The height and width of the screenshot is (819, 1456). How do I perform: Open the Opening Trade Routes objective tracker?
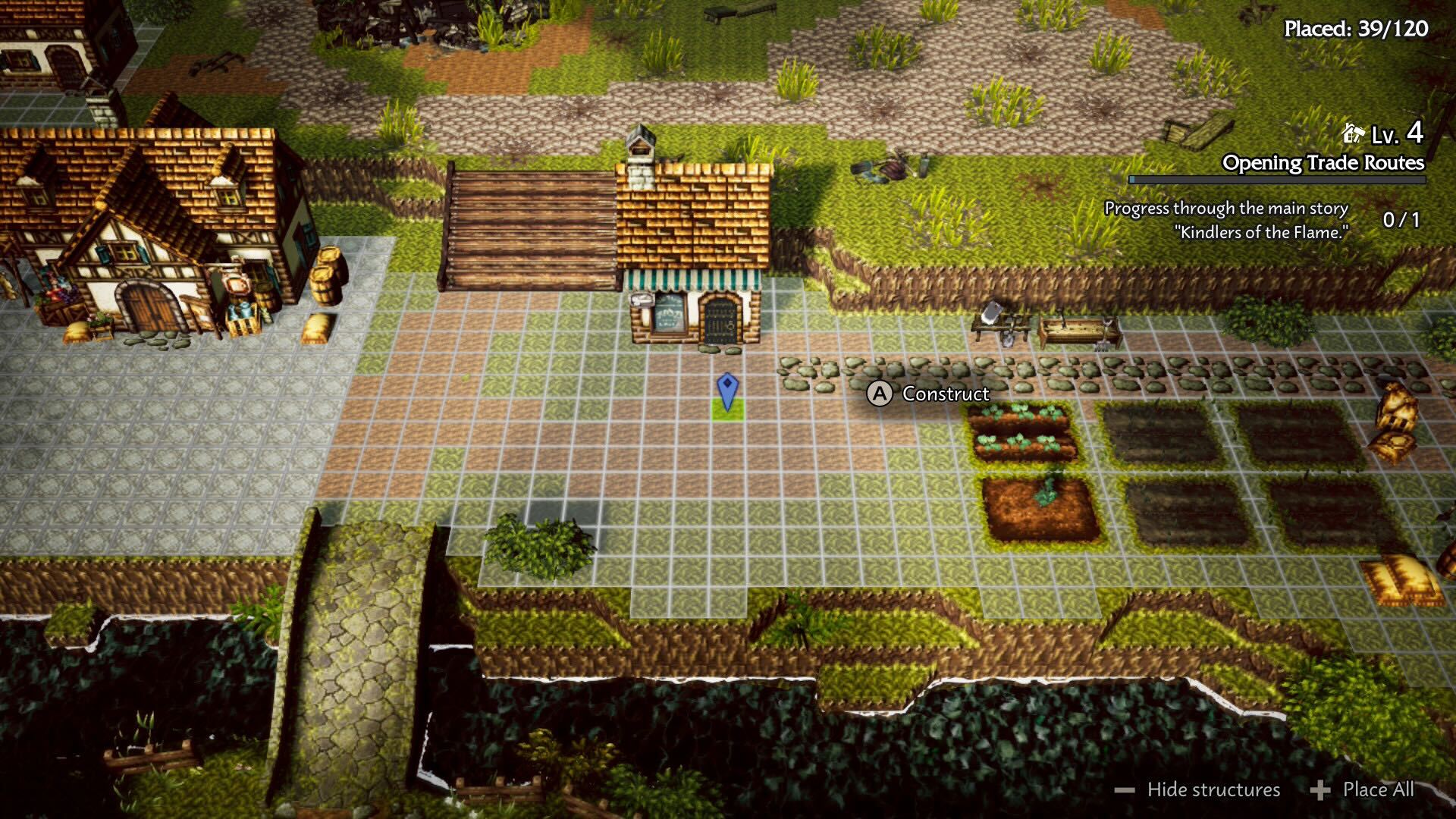(1323, 163)
